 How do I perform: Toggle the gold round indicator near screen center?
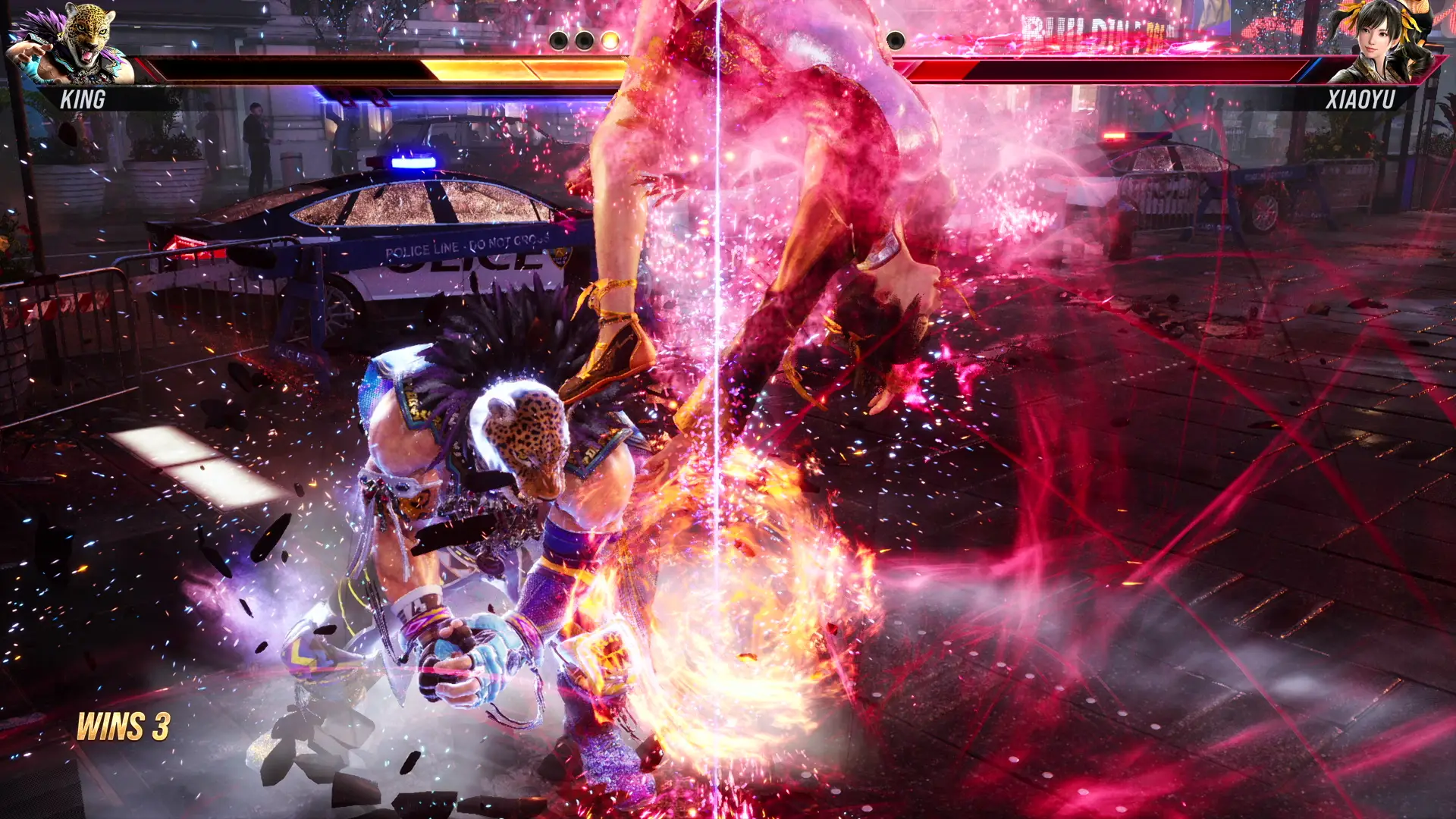coord(609,40)
